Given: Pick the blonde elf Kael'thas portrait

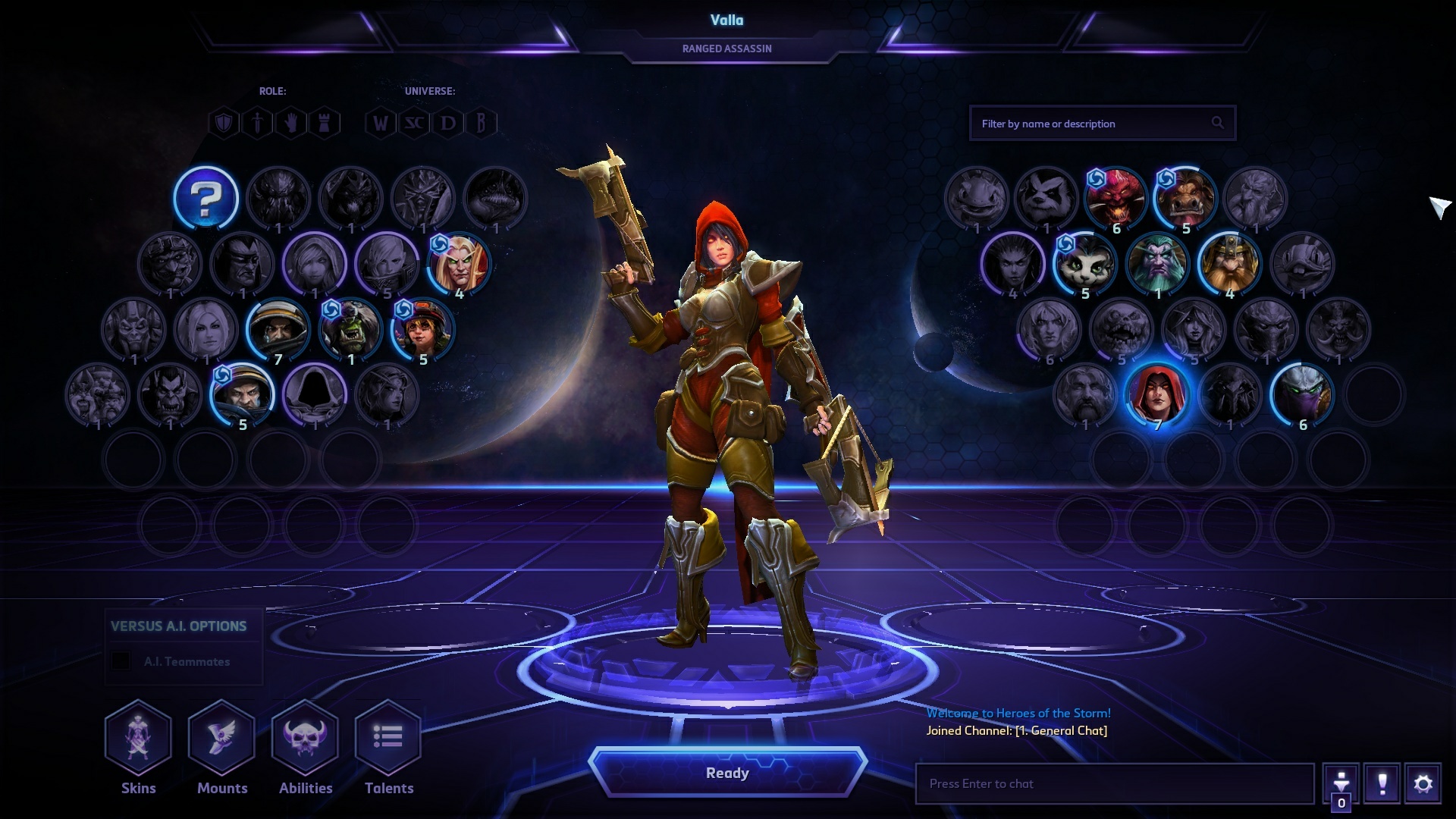Looking at the screenshot, I should pos(460,264).
